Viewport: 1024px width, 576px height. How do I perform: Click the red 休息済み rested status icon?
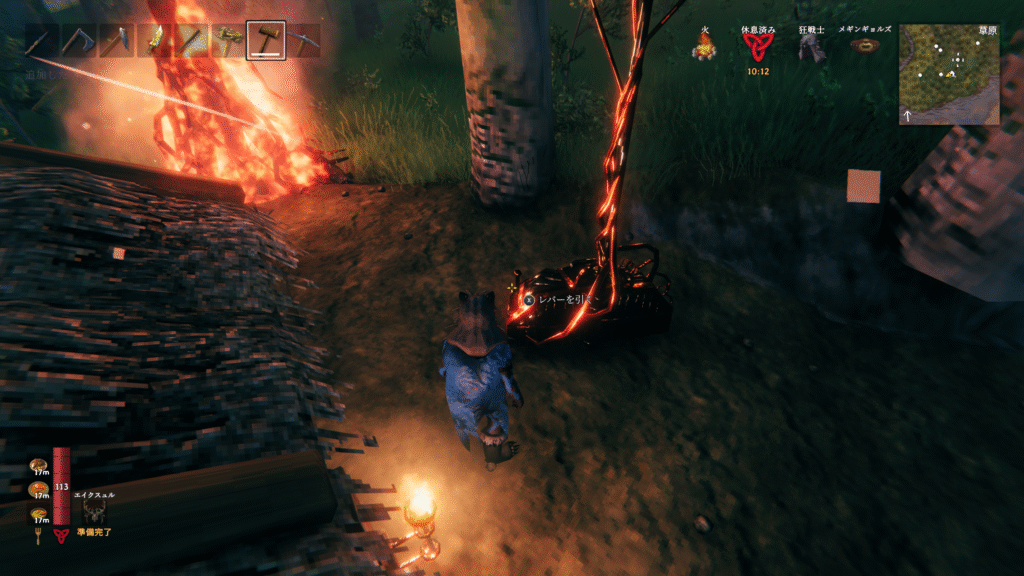(x=757, y=48)
